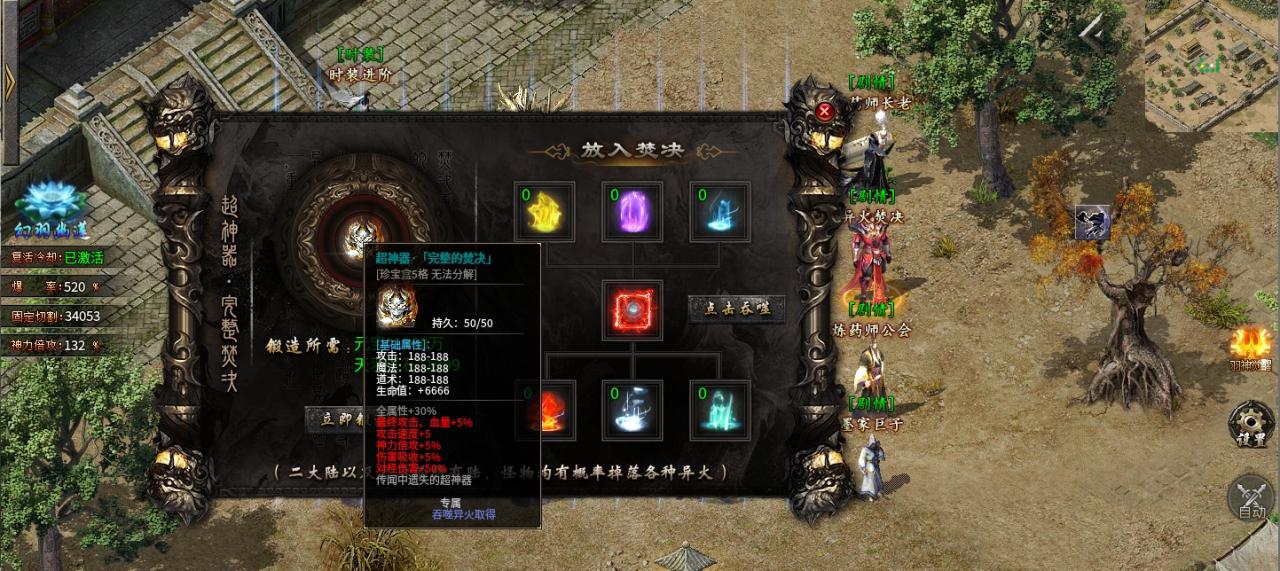Click the 点击吞噬 devour button

point(736,309)
